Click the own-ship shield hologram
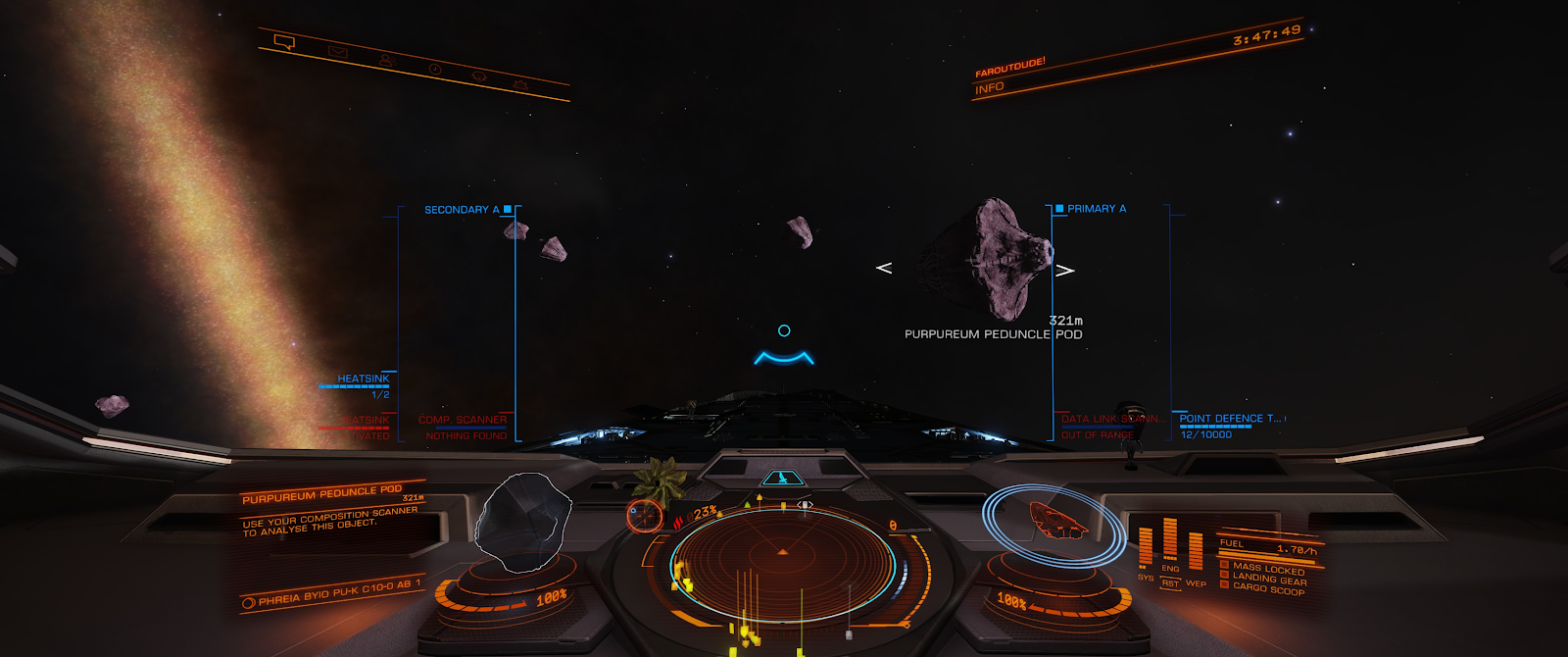The height and width of the screenshot is (657, 1568). tap(1056, 521)
